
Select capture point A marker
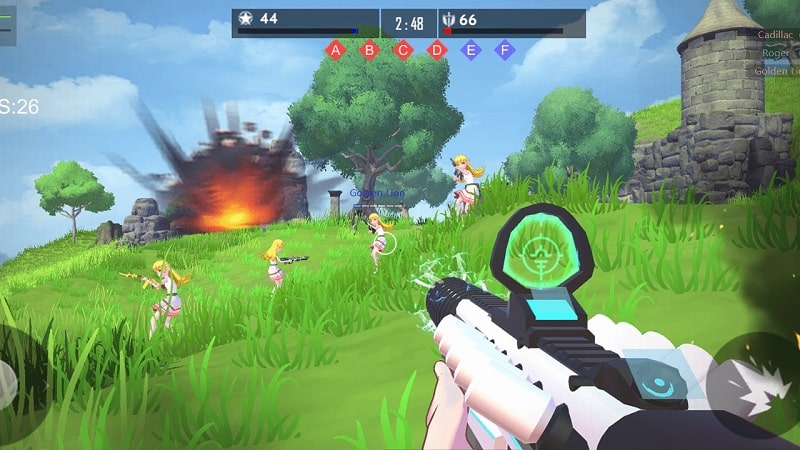point(335,49)
